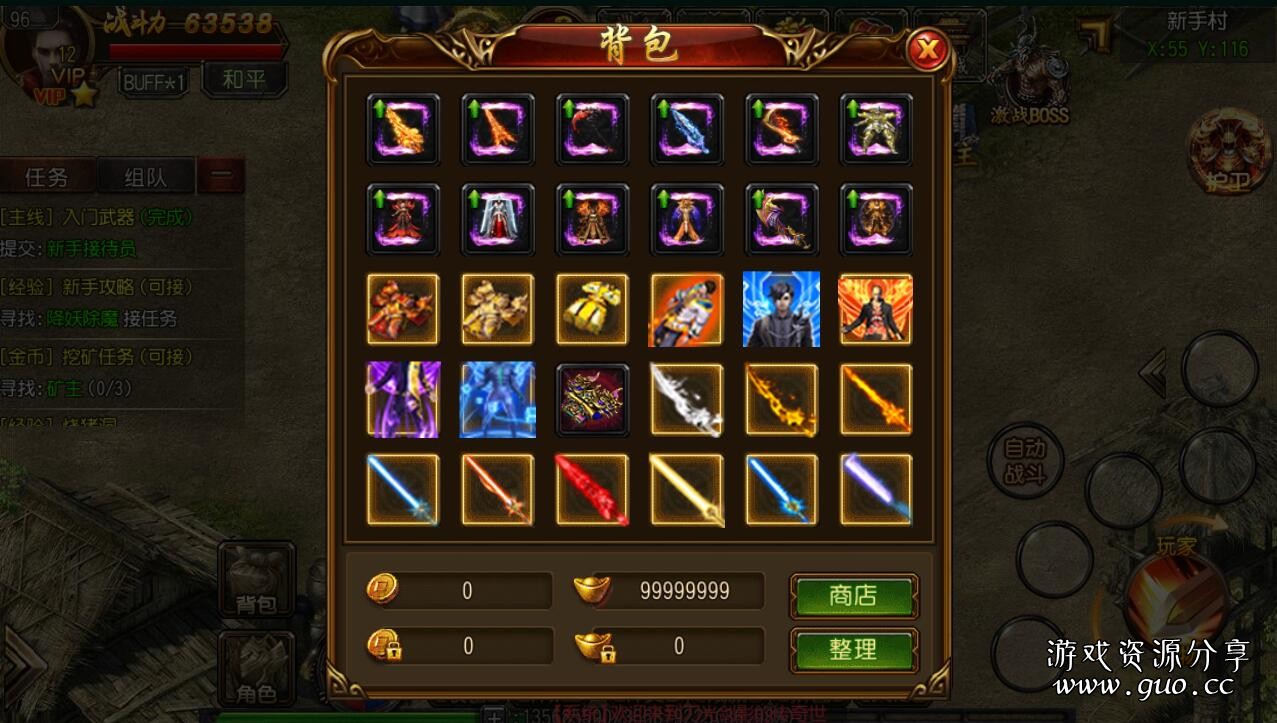Select the 护卫 guard icon

1228,150
